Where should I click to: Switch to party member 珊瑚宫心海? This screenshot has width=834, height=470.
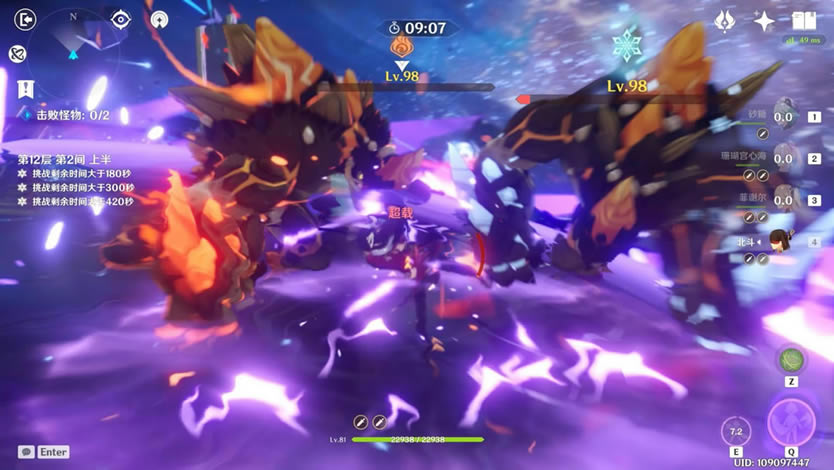pyautogui.click(x=784, y=158)
